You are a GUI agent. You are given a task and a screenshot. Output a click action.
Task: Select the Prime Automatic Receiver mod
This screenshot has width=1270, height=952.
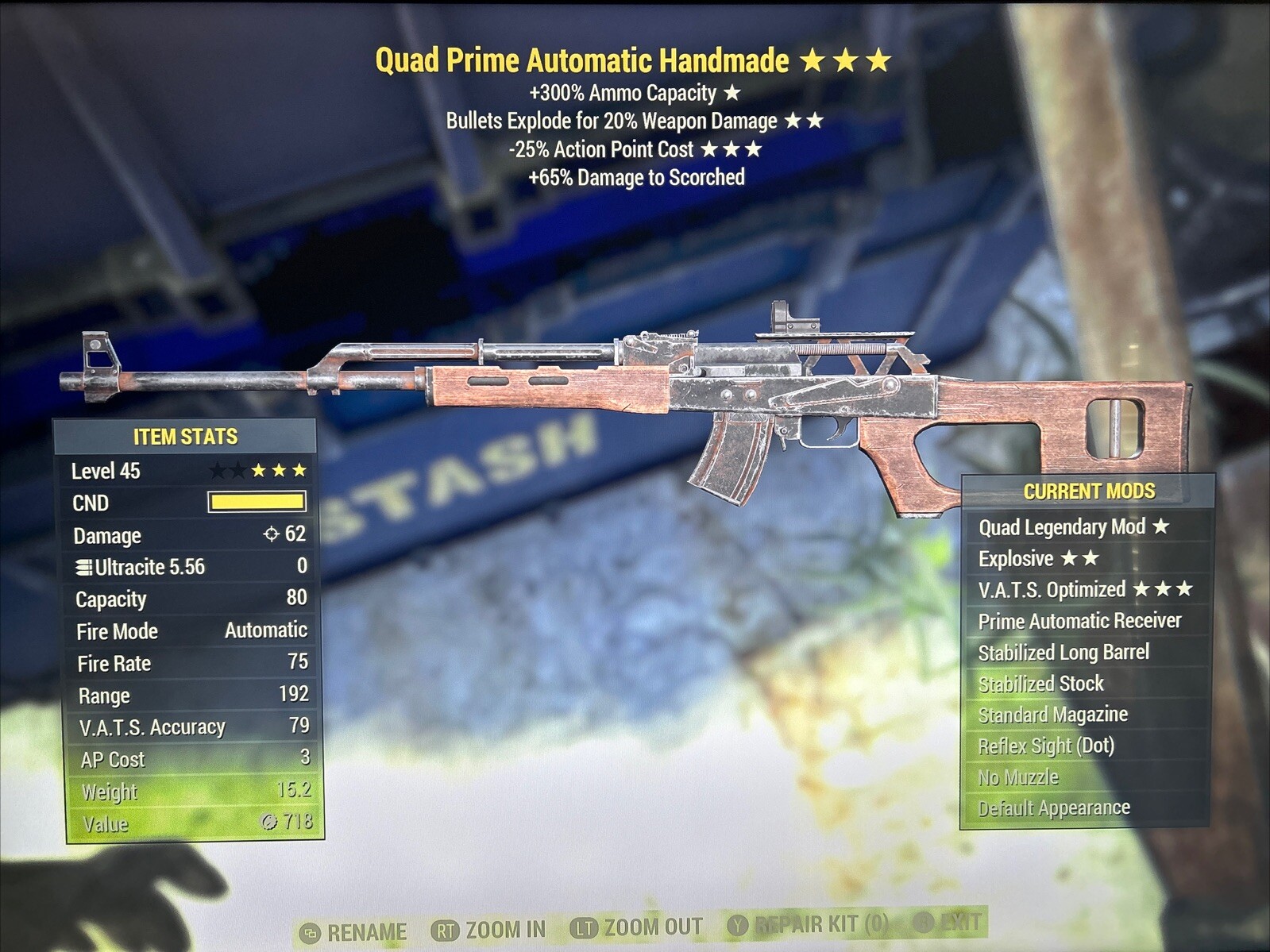pos(1078,621)
